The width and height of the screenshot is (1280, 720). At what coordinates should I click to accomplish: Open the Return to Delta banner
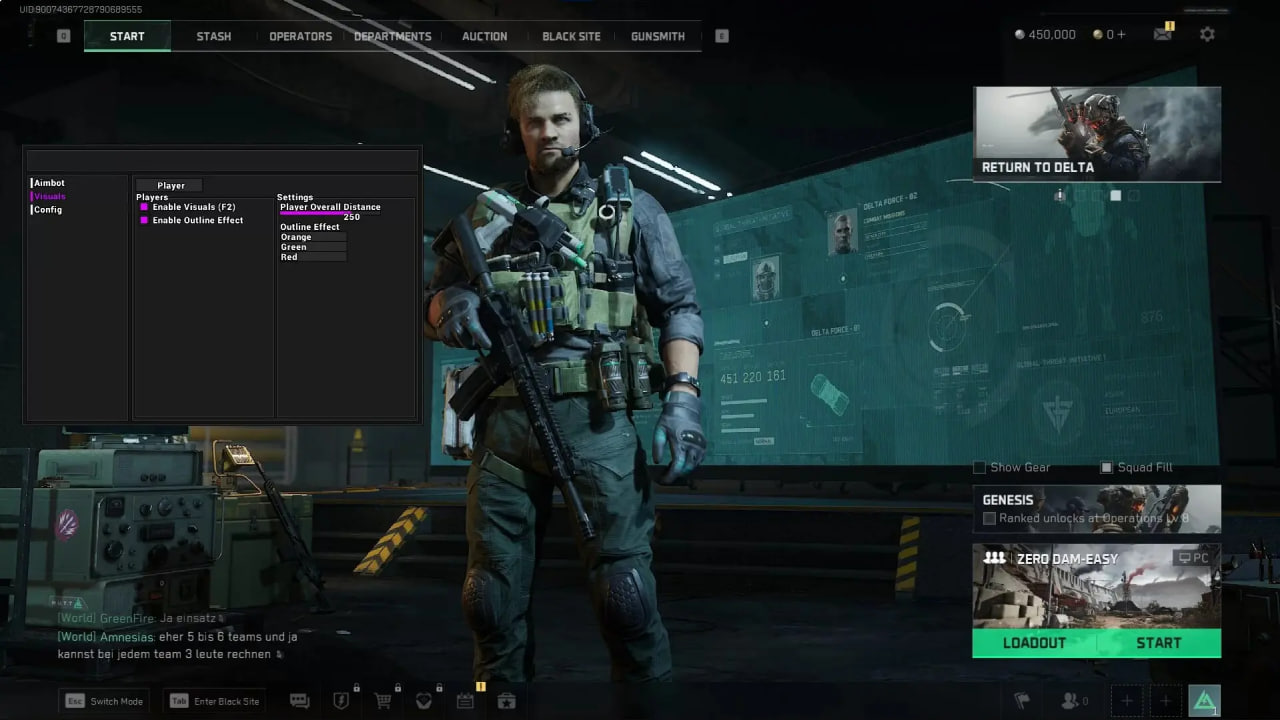tap(1097, 134)
